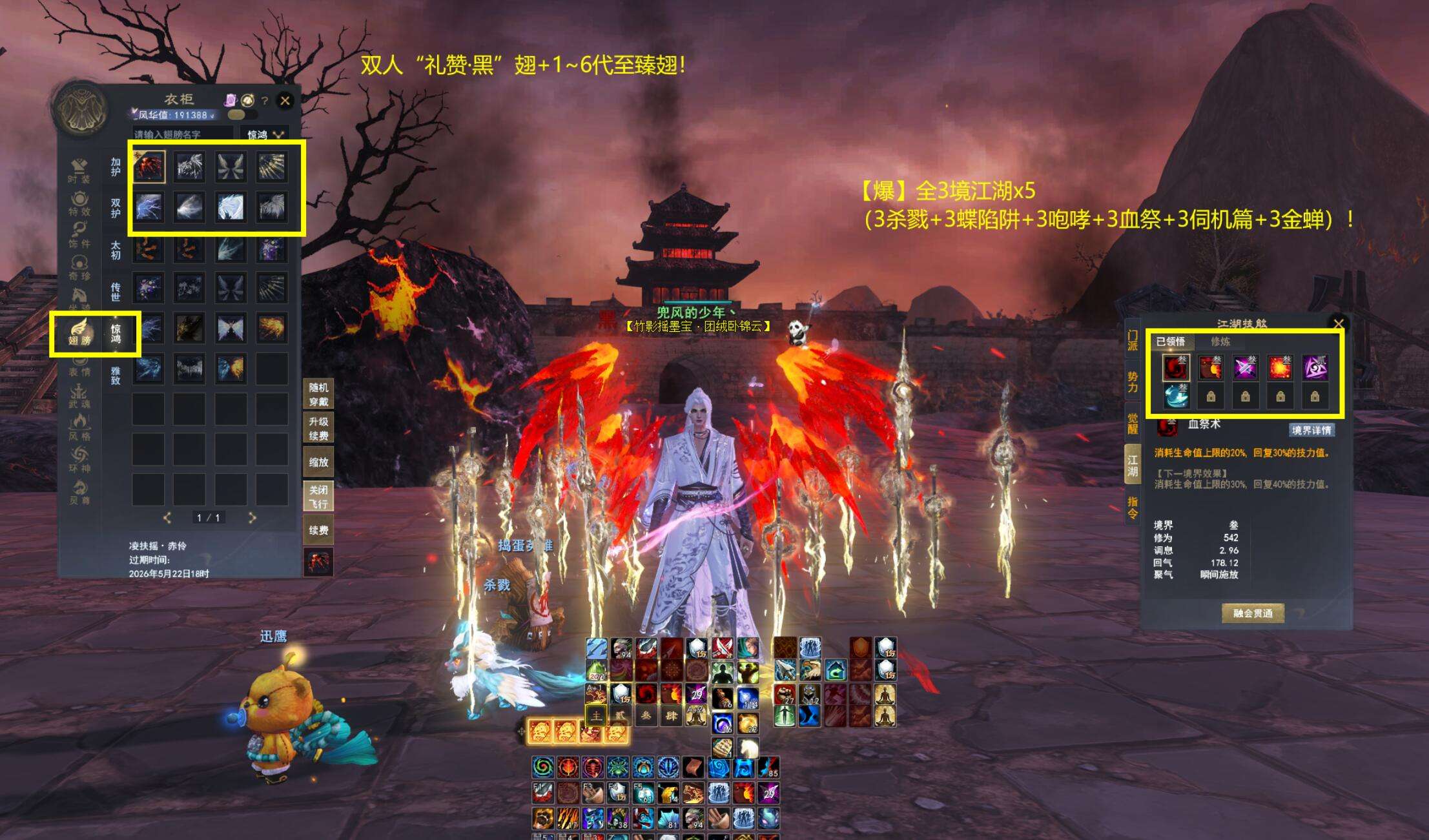Screen dimensions: 1429x840
Task: Open the 翅膀 wings category
Action: pyautogui.click(x=80, y=332)
